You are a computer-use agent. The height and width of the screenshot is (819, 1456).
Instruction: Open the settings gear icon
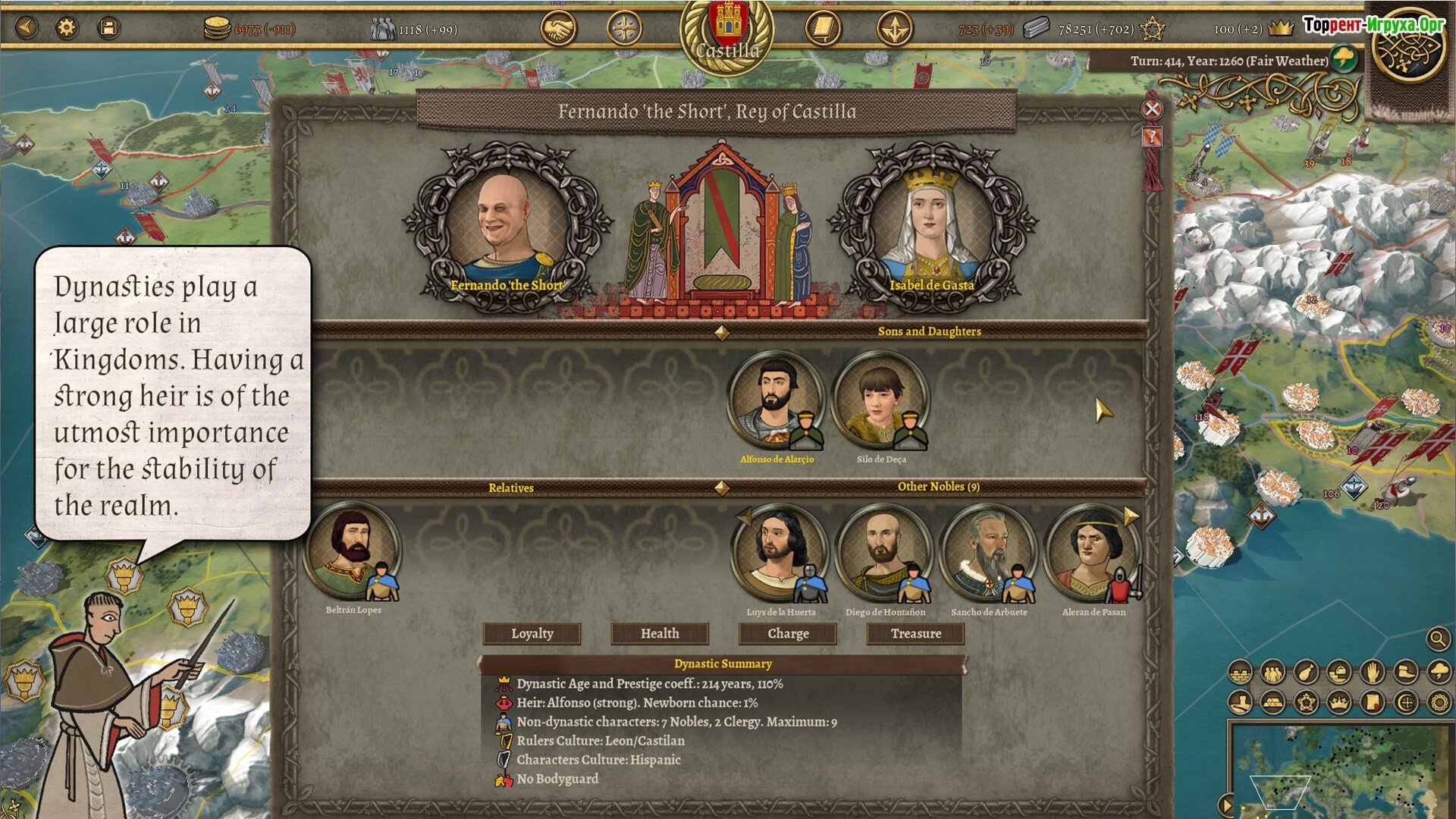click(67, 29)
